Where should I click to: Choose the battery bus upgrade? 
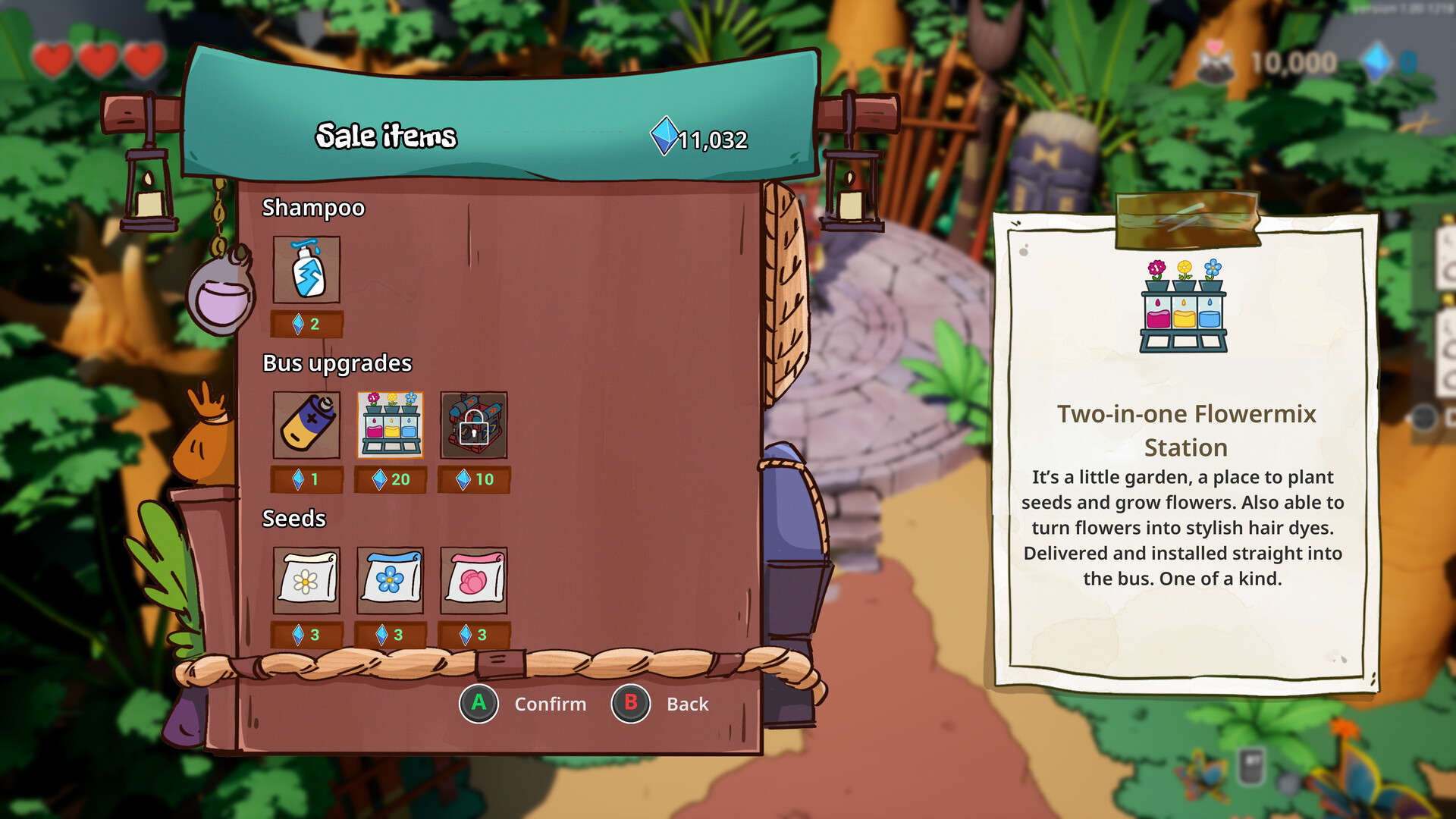point(306,425)
